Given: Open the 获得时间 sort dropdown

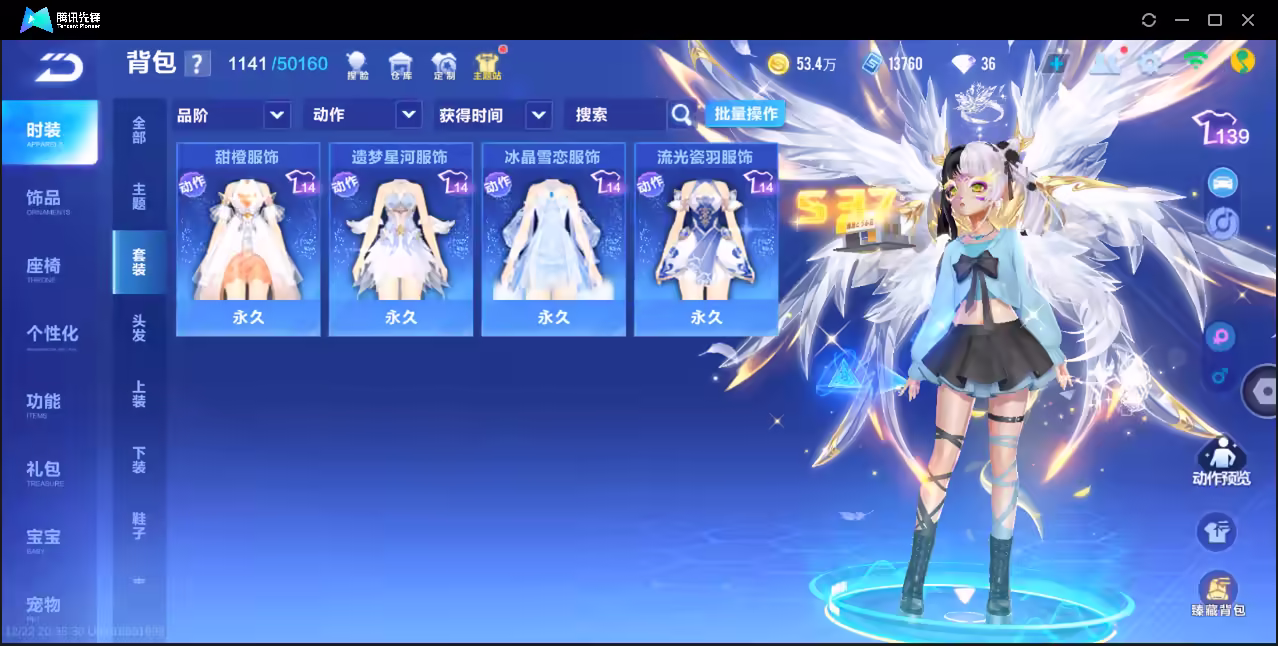Looking at the screenshot, I should tap(494, 115).
